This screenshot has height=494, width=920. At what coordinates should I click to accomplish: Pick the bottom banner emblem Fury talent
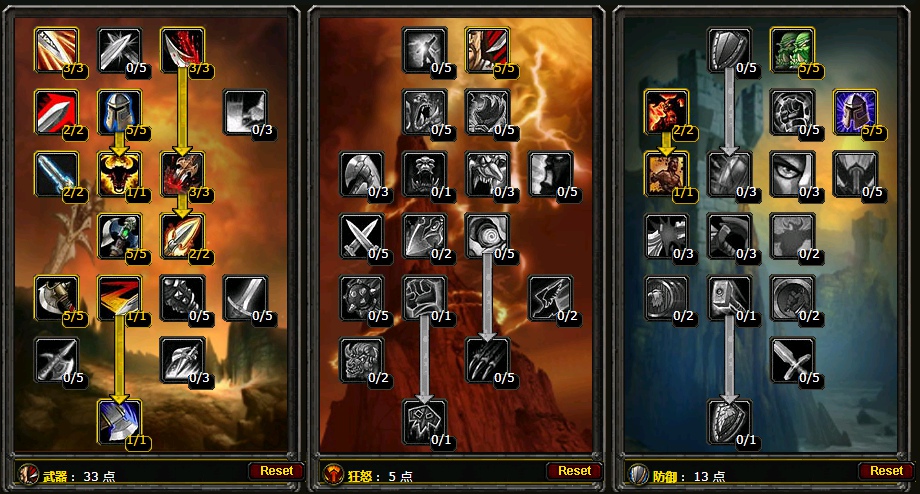coord(424,421)
